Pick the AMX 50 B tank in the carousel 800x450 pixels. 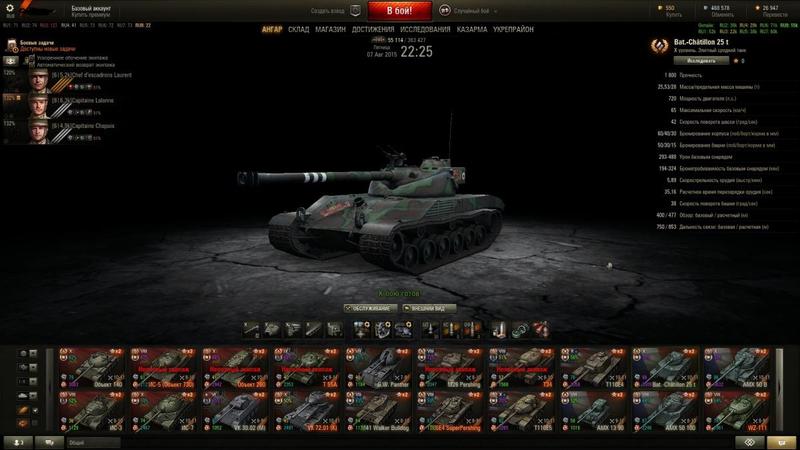(x=742, y=366)
